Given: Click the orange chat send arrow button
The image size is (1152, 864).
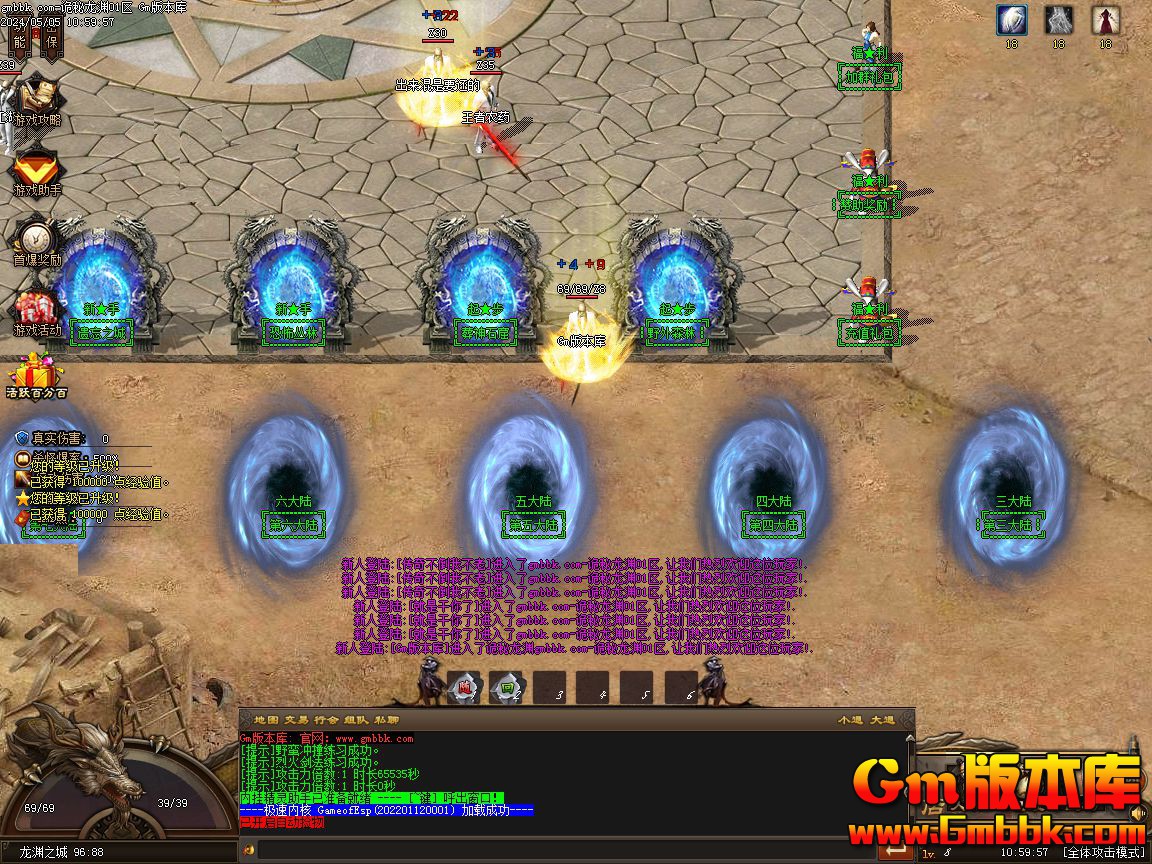Looking at the screenshot, I should pyautogui.click(x=897, y=851).
